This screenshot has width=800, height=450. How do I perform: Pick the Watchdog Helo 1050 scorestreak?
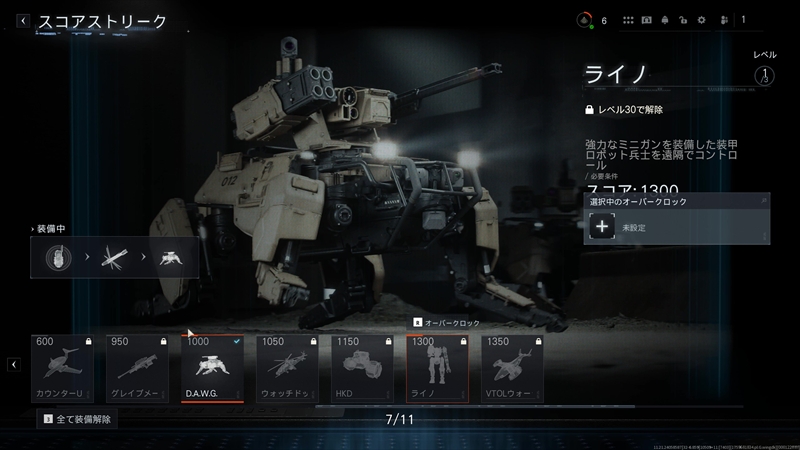coord(288,367)
